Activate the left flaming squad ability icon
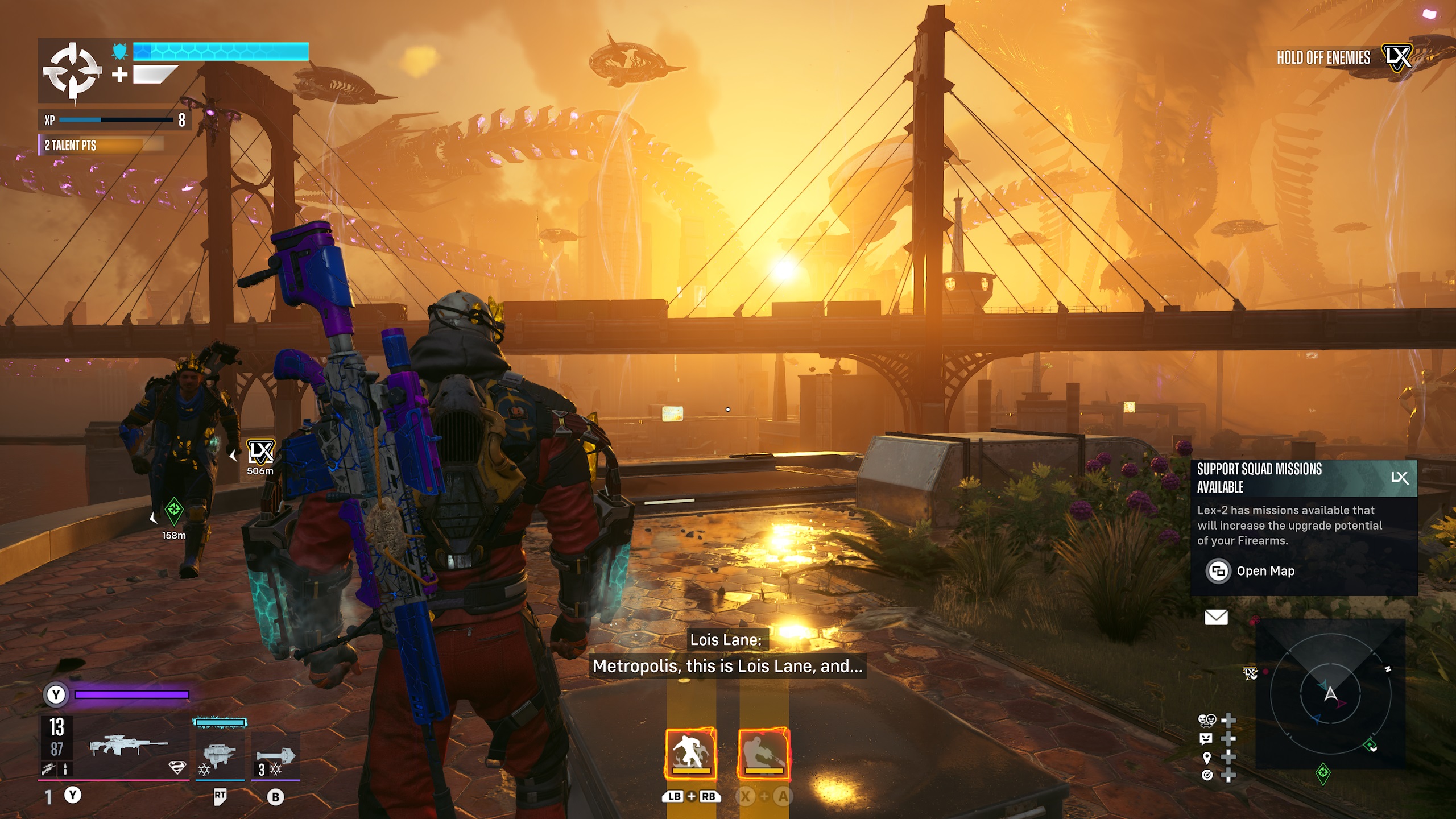This screenshot has width=1456, height=819. point(691,754)
